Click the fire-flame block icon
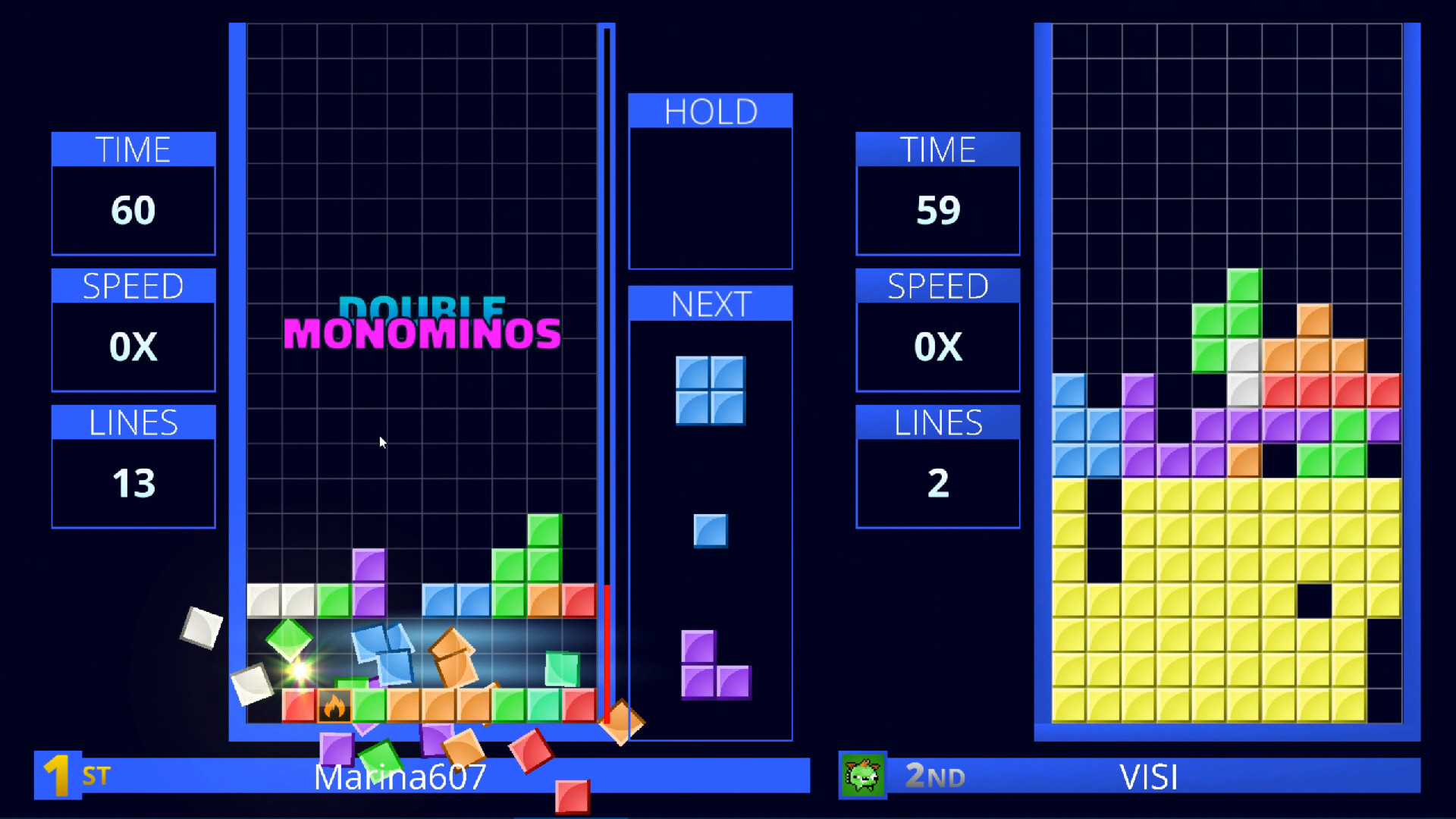Screen dimensions: 1456x819 point(334,707)
